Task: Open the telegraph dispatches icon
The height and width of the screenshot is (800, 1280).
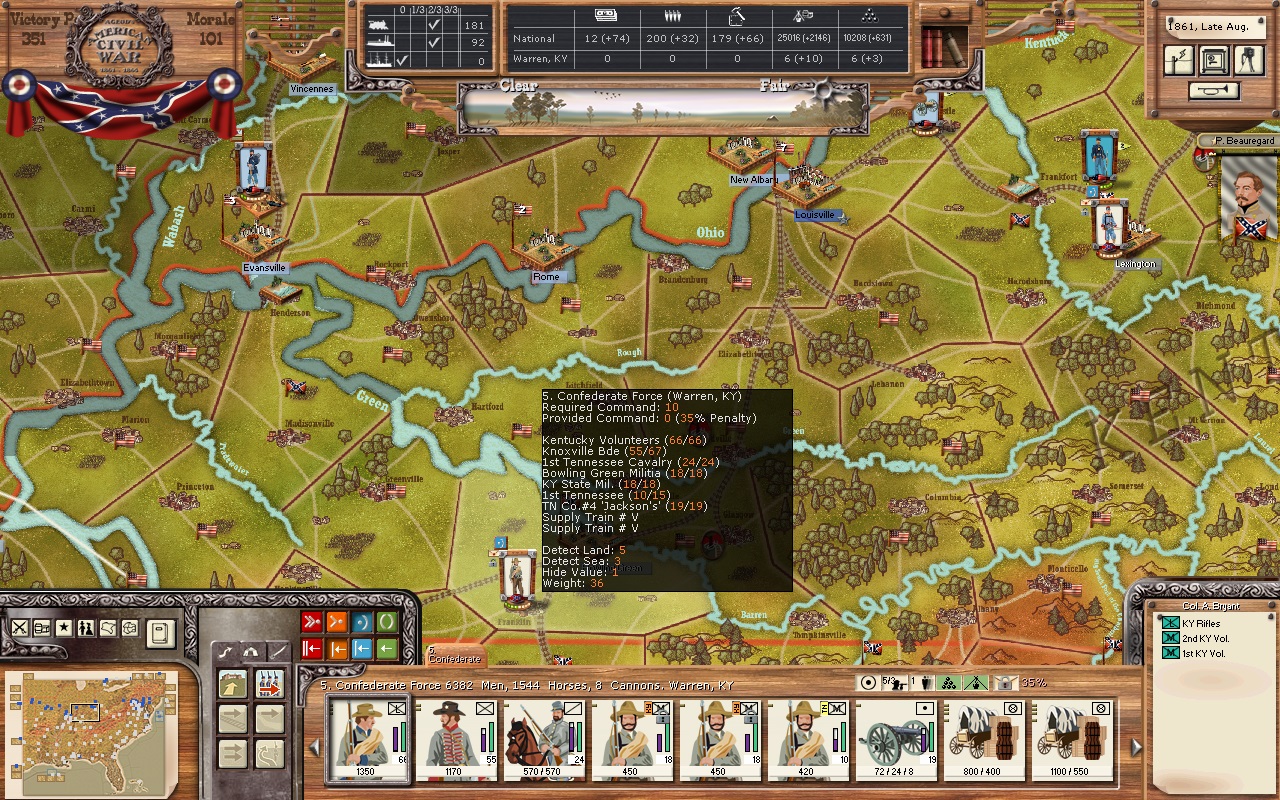Action: pyautogui.click(x=1179, y=60)
